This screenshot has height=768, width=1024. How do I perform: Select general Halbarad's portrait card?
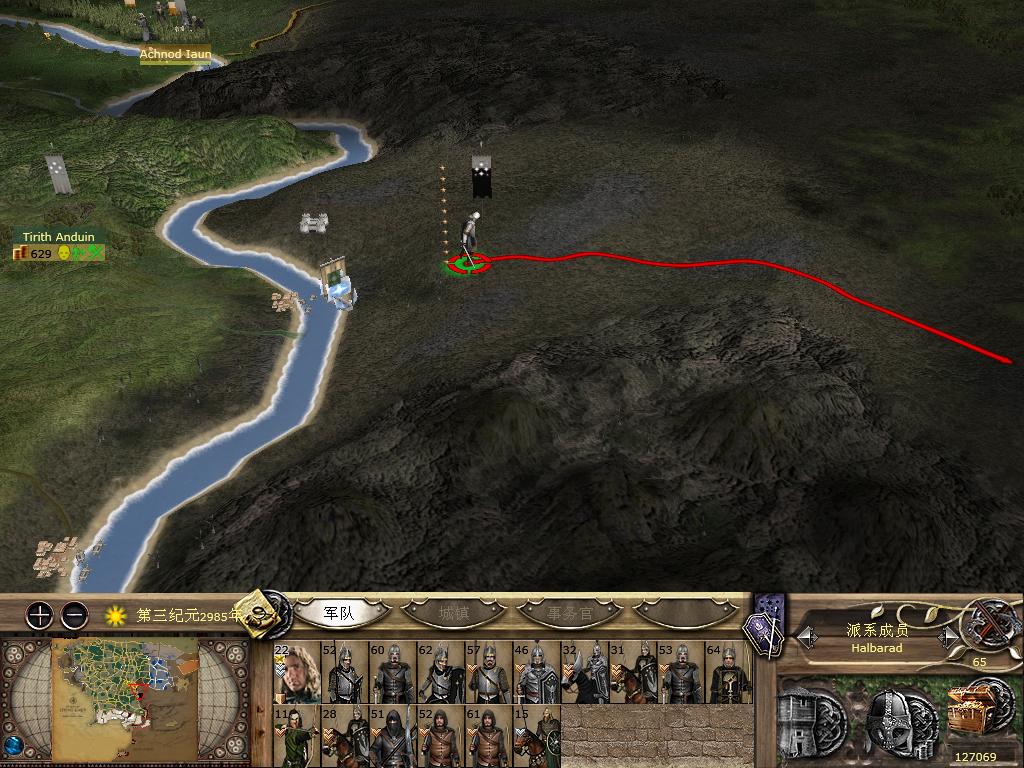point(295,673)
